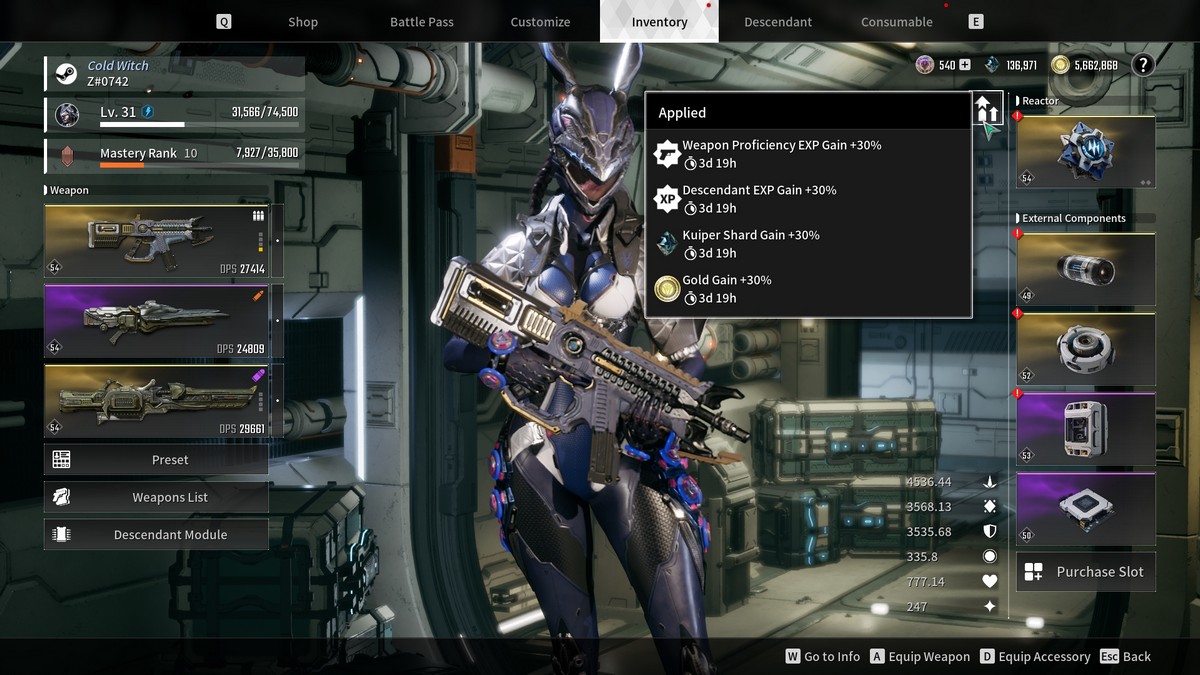Select the gold weapon with DPS 27414

[x=163, y=241]
